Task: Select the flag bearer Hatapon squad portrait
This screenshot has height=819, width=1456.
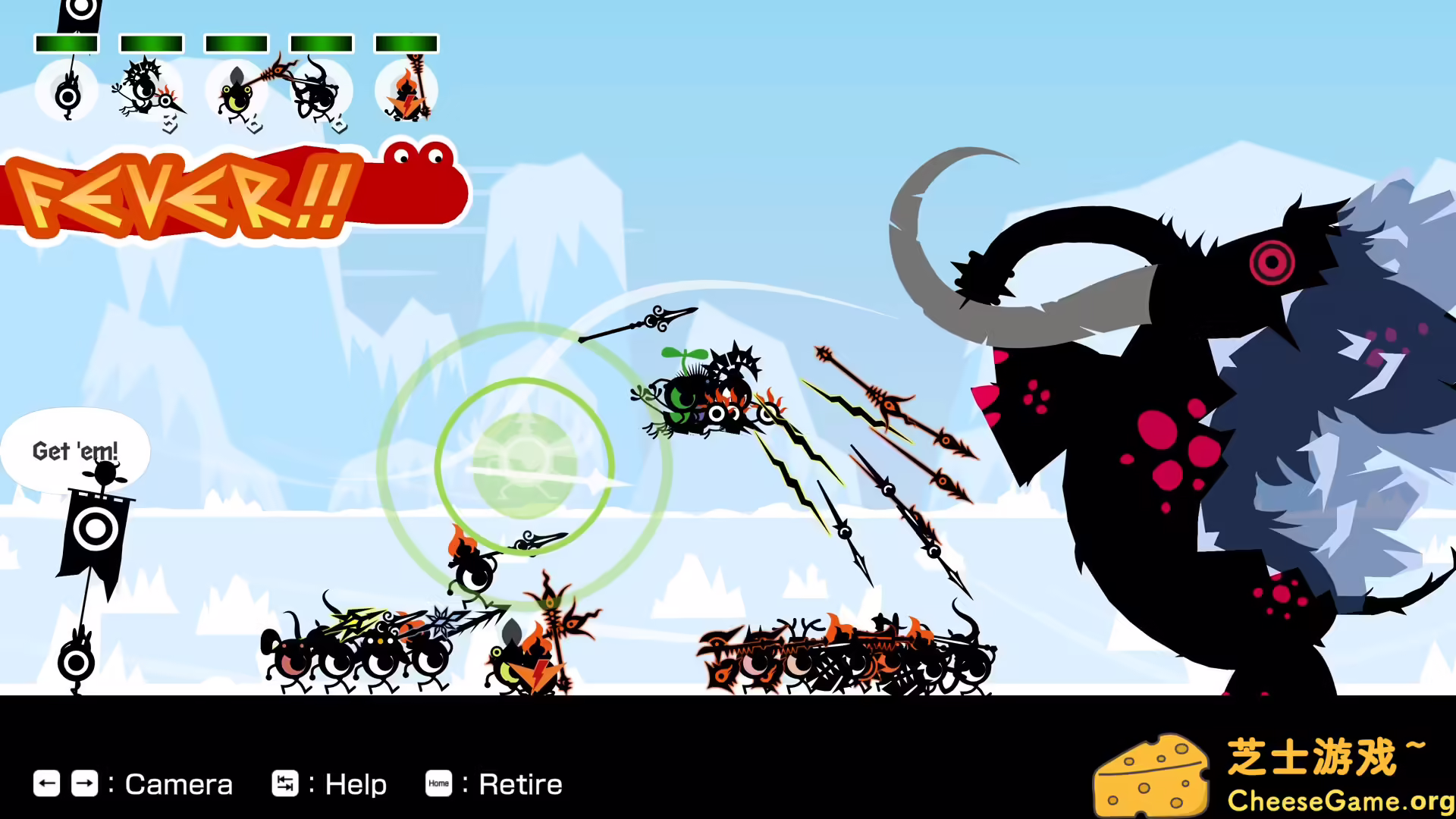Action: [67, 91]
